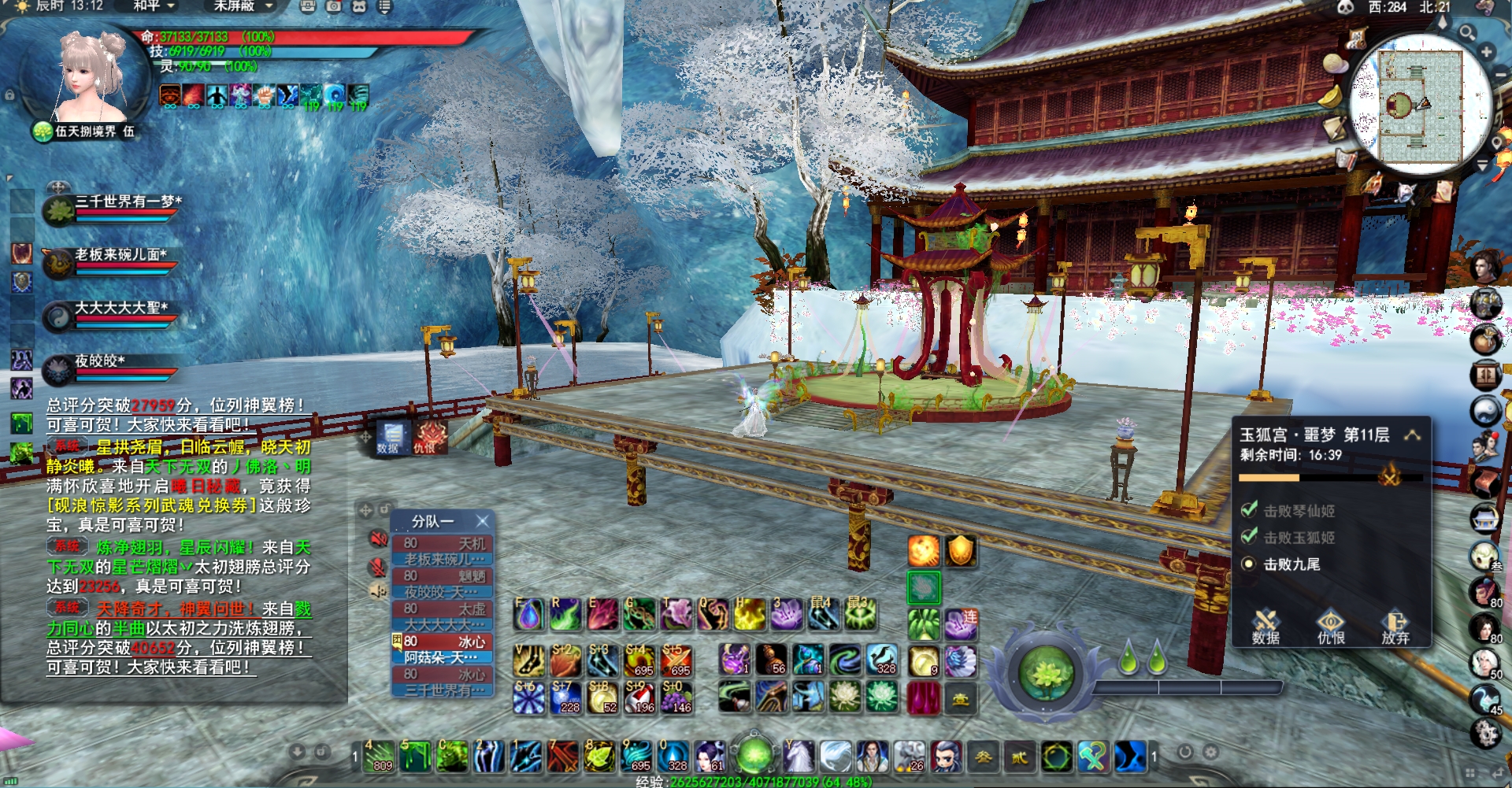This screenshot has width=1512, height=788.
Task: Click the gold ingot icon beside minimap
Action: tap(1331, 98)
